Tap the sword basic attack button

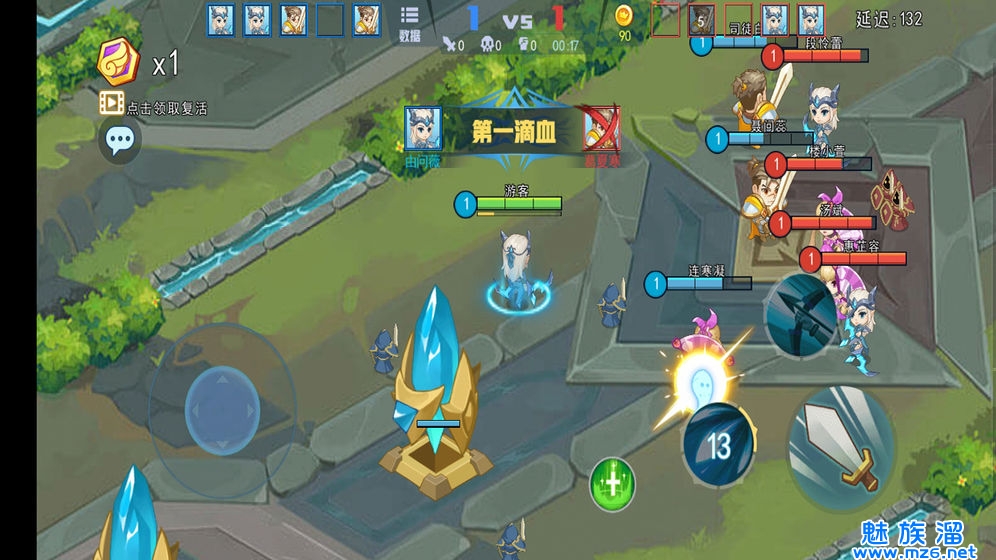click(x=841, y=447)
